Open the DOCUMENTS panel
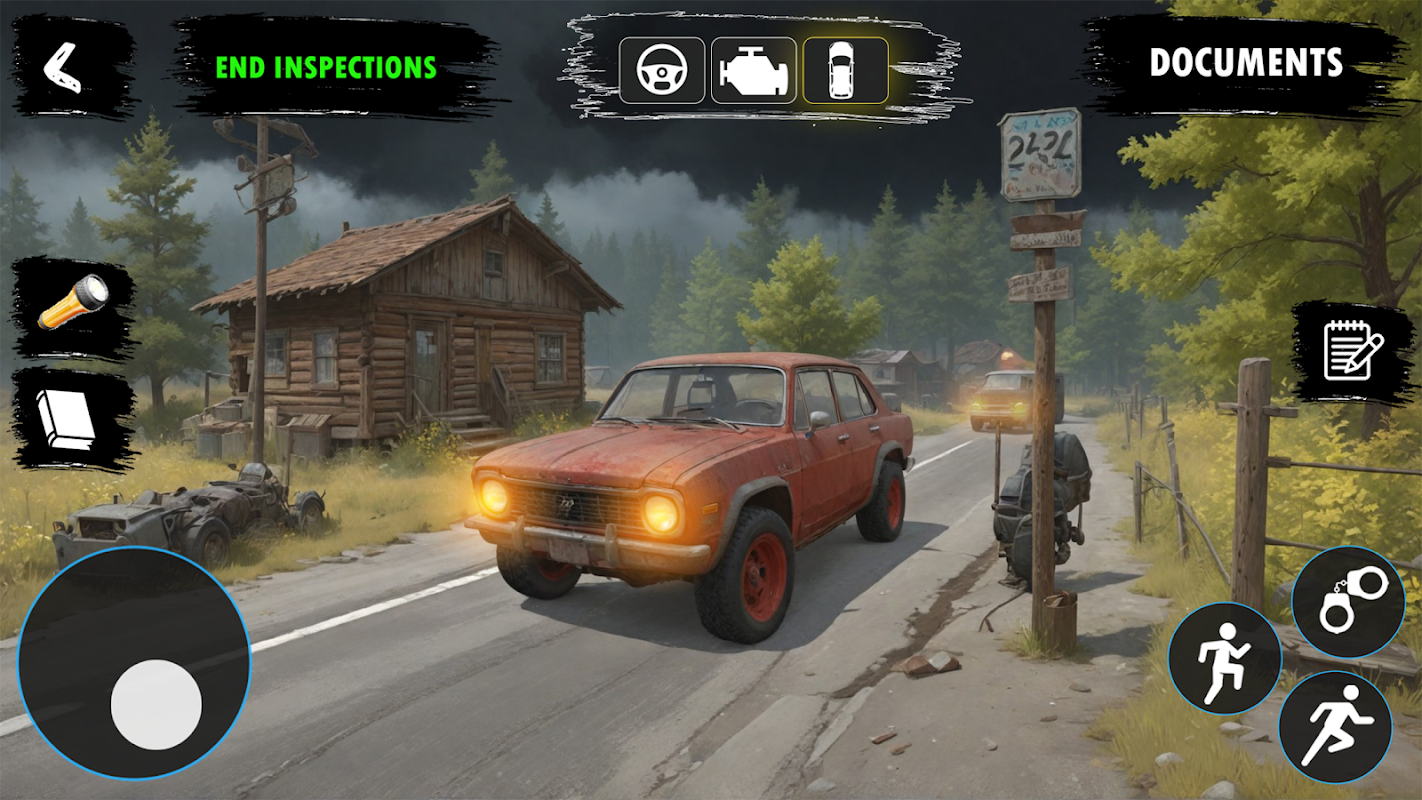The image size is (1422, 800). click(1245, 63)
